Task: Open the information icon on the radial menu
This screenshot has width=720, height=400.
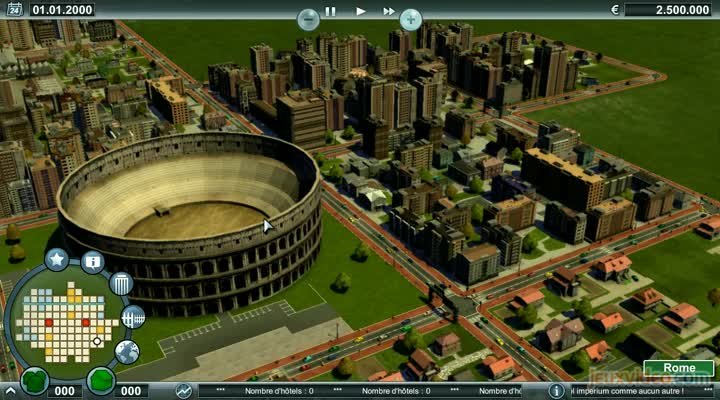Action: tap(93, 262)
